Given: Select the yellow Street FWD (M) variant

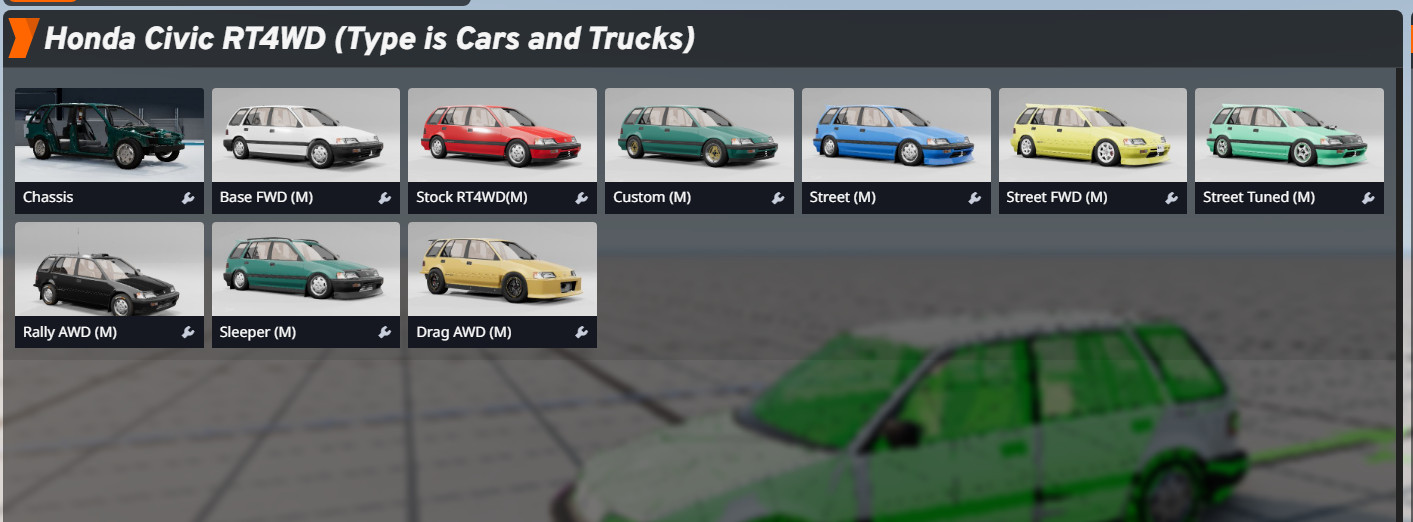Looking at the screenshot, I should coord(1092,136).
